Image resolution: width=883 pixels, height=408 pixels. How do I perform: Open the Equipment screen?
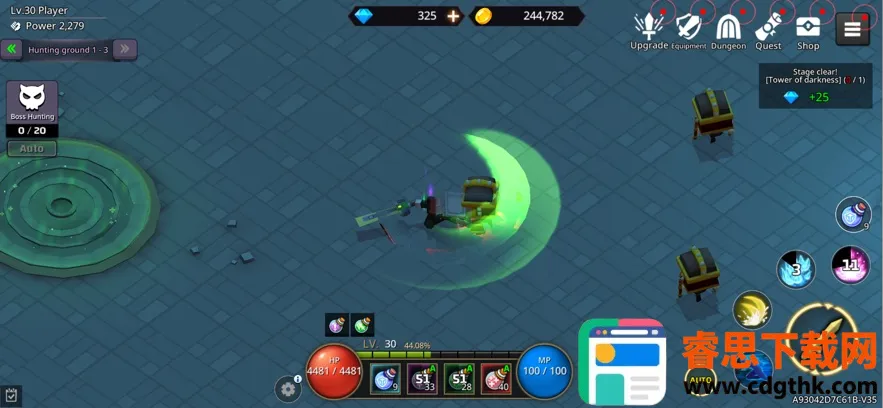688,29
